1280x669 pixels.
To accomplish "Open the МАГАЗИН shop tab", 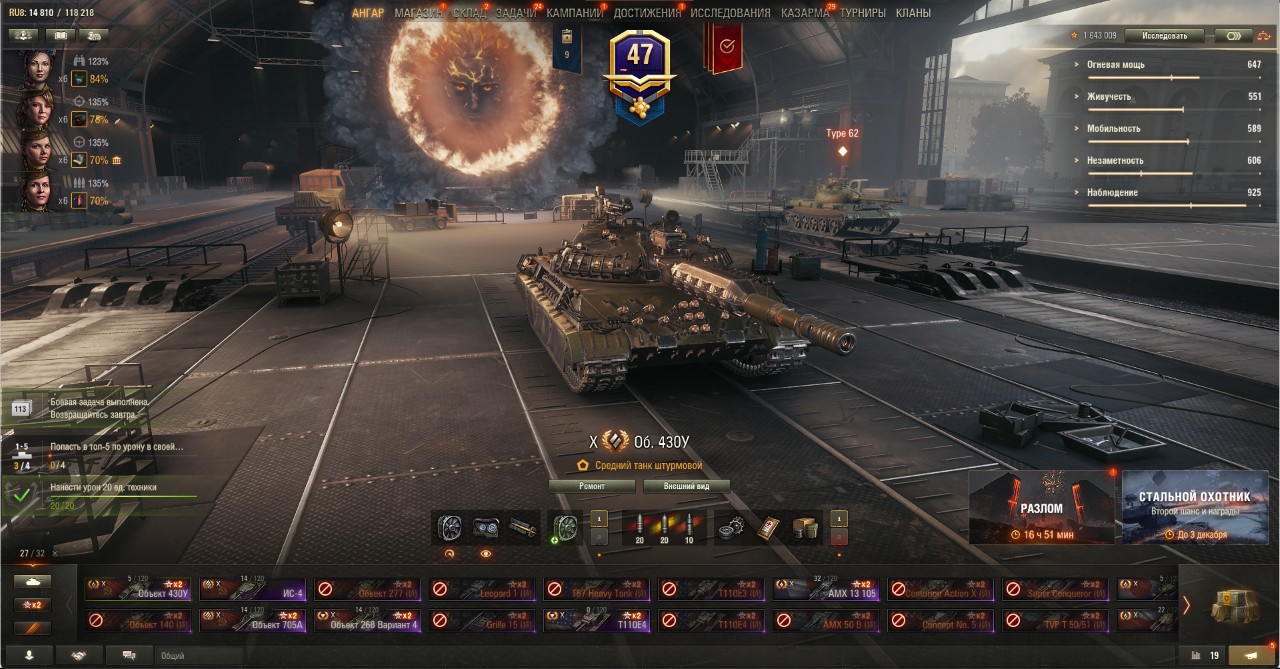I will tap(418, 13).
